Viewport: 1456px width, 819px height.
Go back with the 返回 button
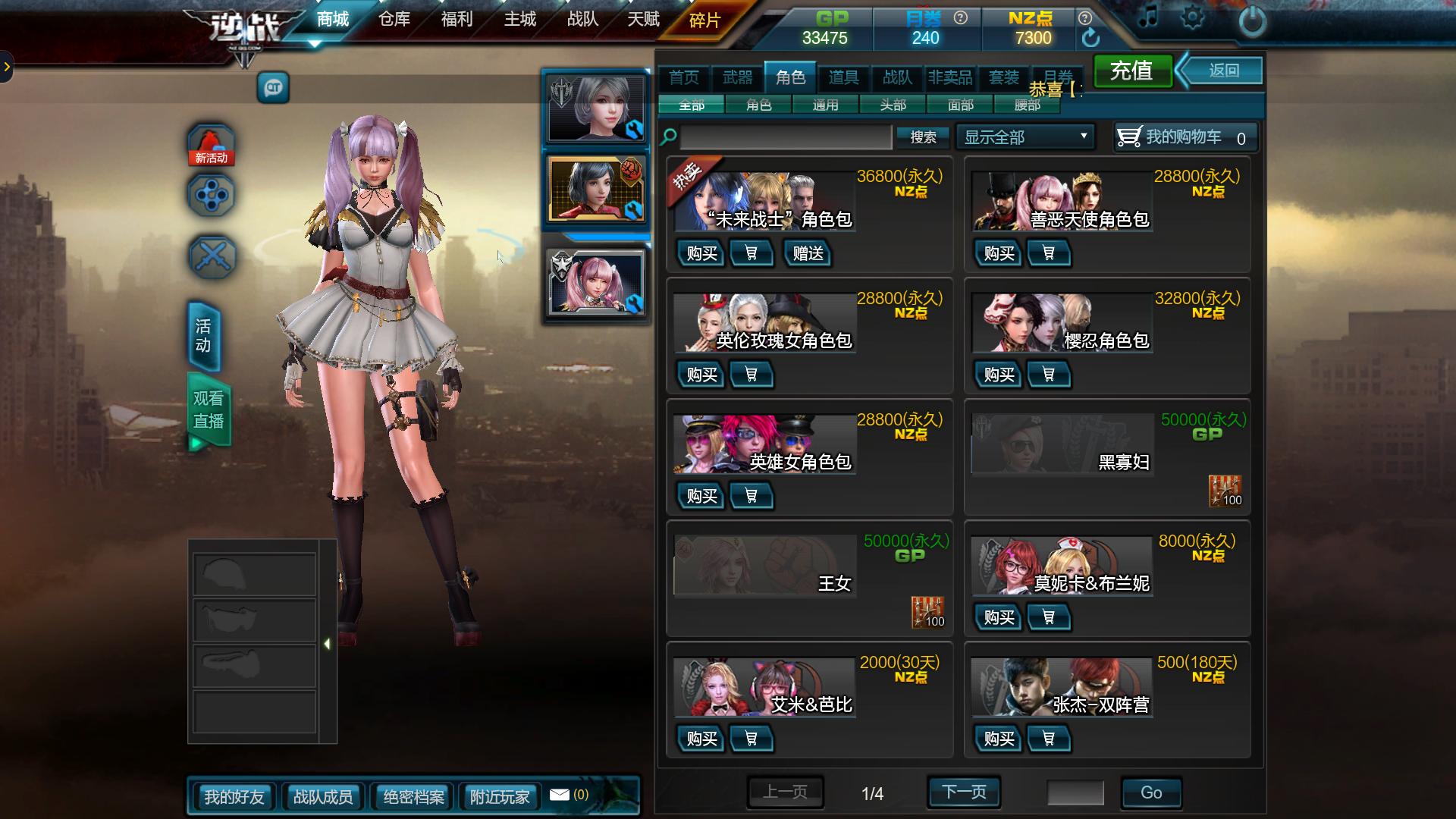click(1223, 71)
